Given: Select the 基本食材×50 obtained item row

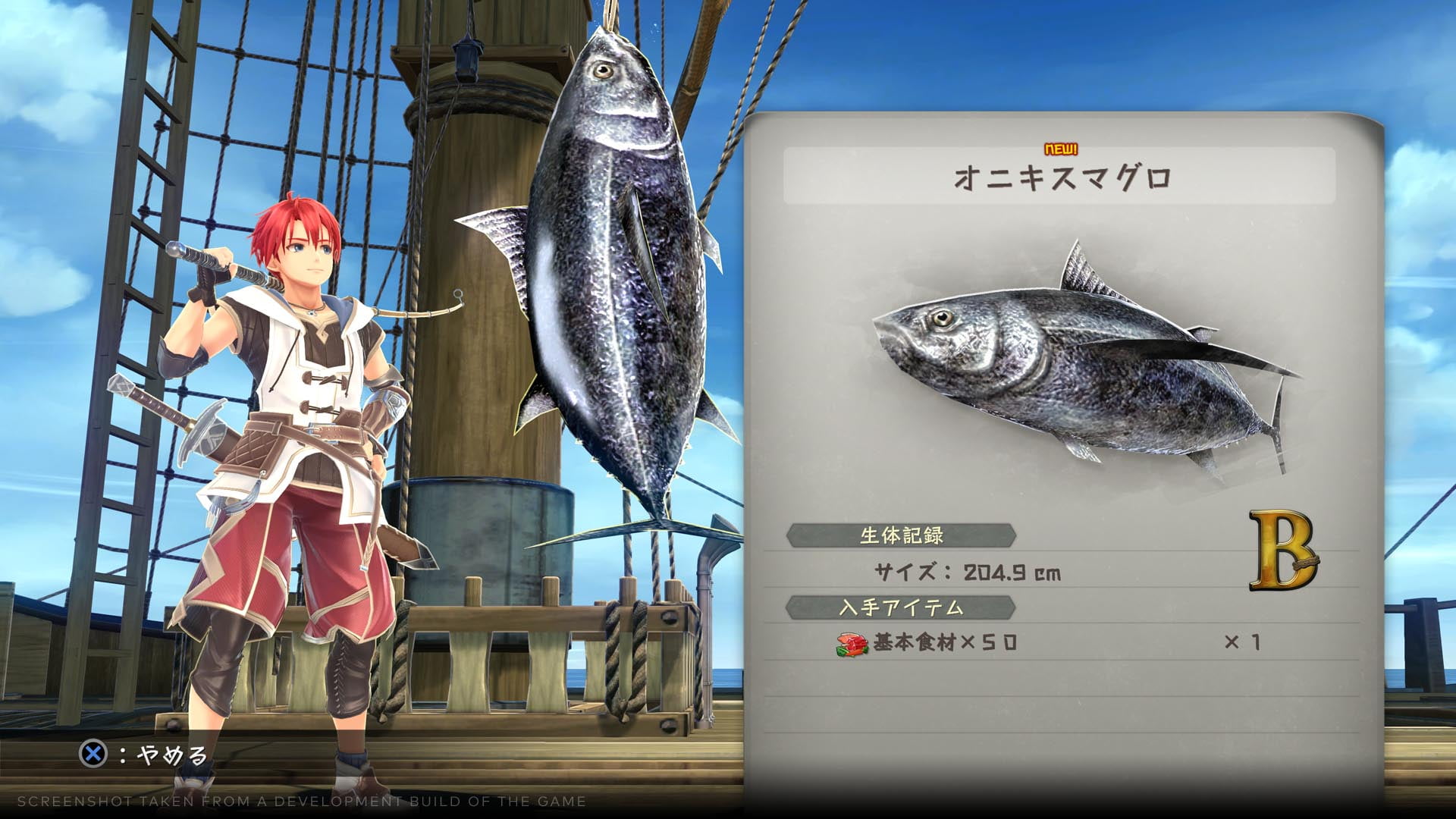Looking at the screenshot, I should coord(1046,643).
